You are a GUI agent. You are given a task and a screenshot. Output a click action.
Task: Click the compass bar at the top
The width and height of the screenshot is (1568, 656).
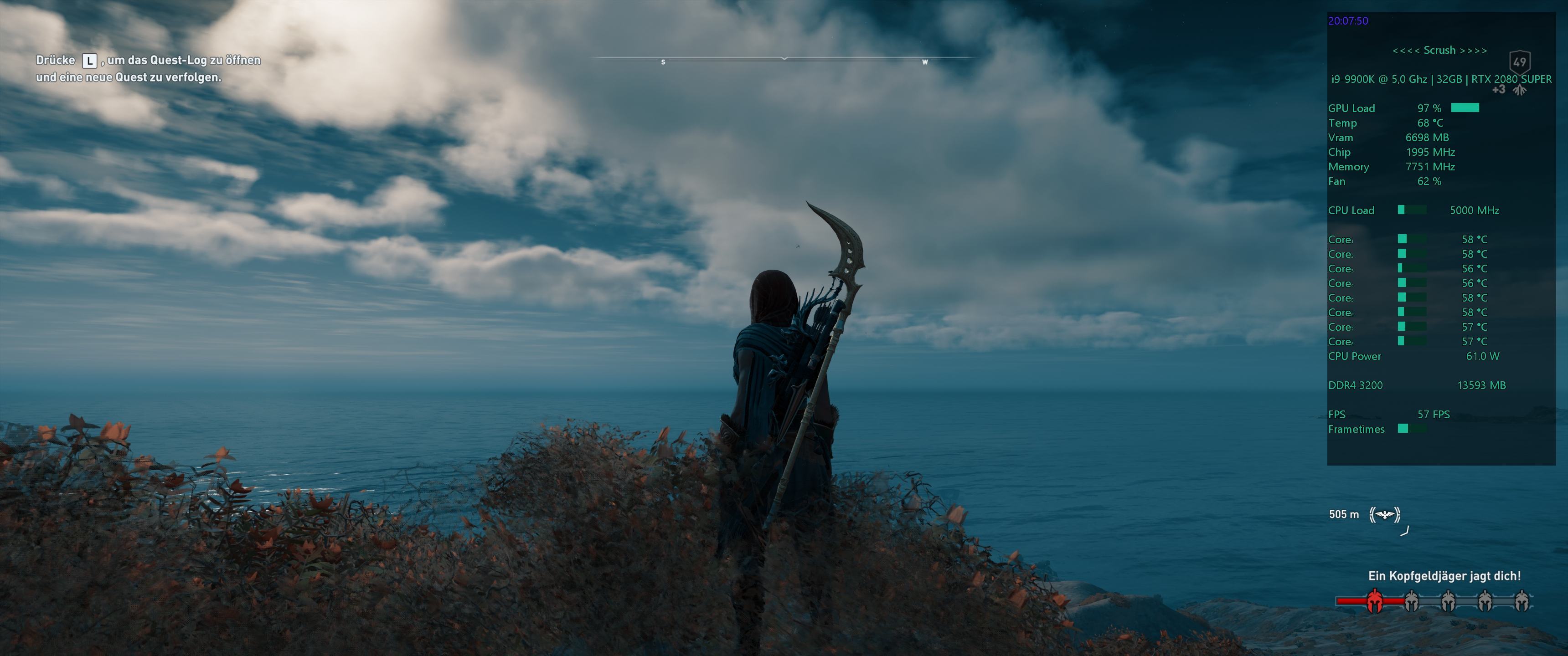[x=784, y=58]
